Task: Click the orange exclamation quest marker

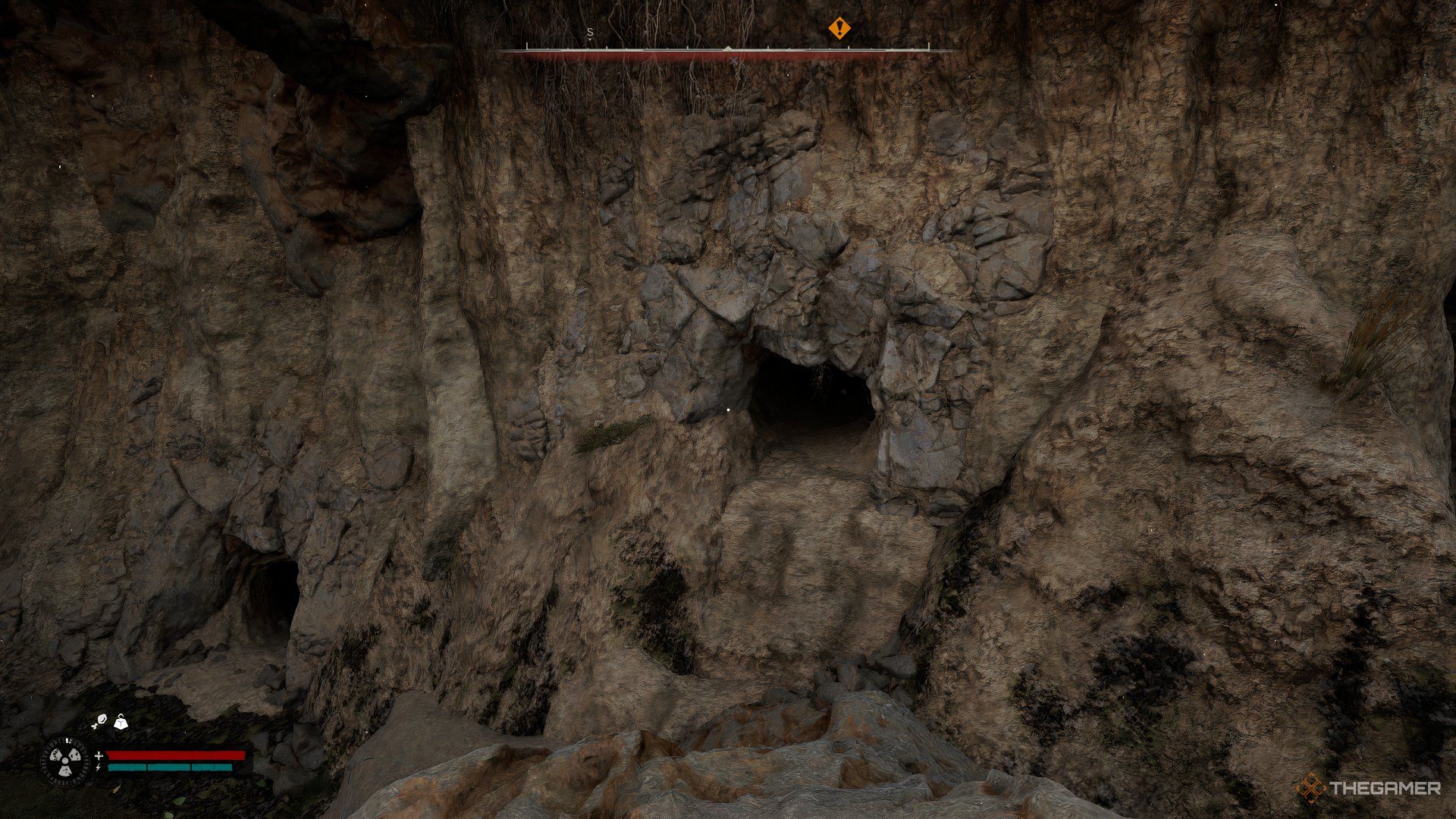Action: [x=839, y=28]
